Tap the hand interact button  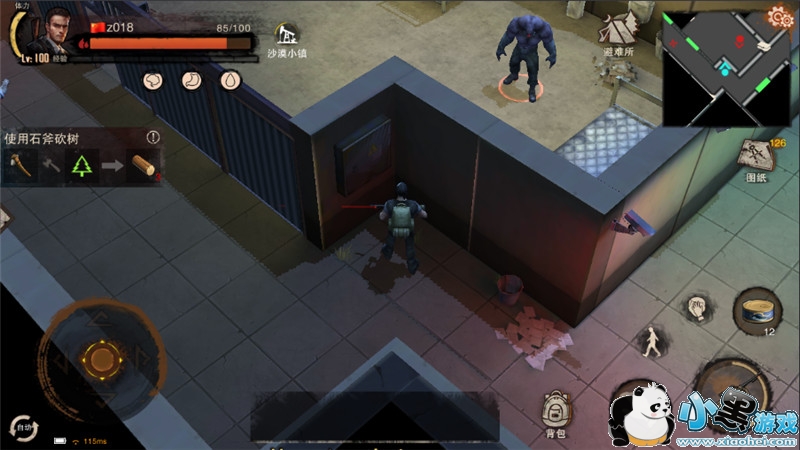click(x=696, y=308)
